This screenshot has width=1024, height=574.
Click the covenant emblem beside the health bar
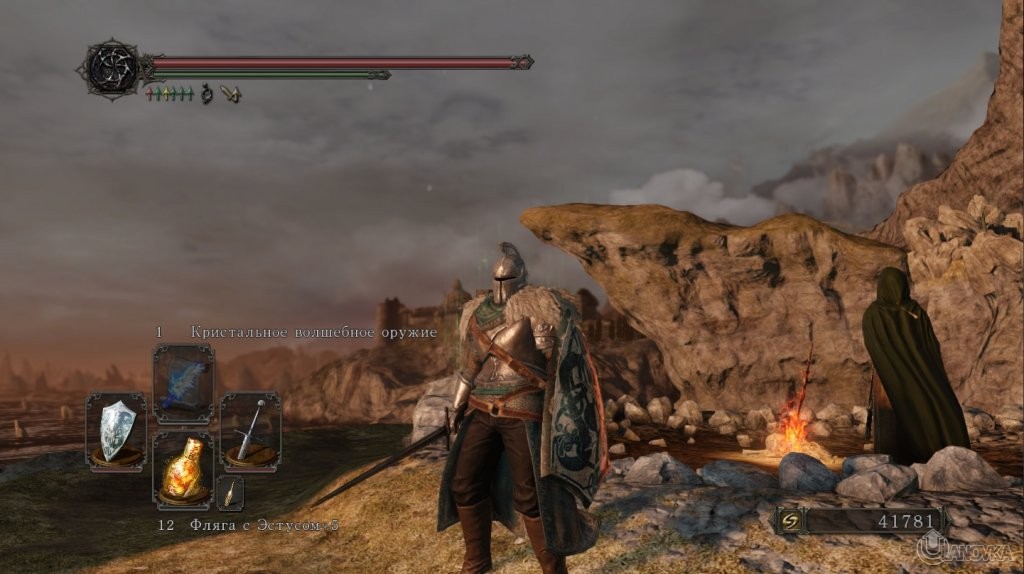tap(112, 67)
